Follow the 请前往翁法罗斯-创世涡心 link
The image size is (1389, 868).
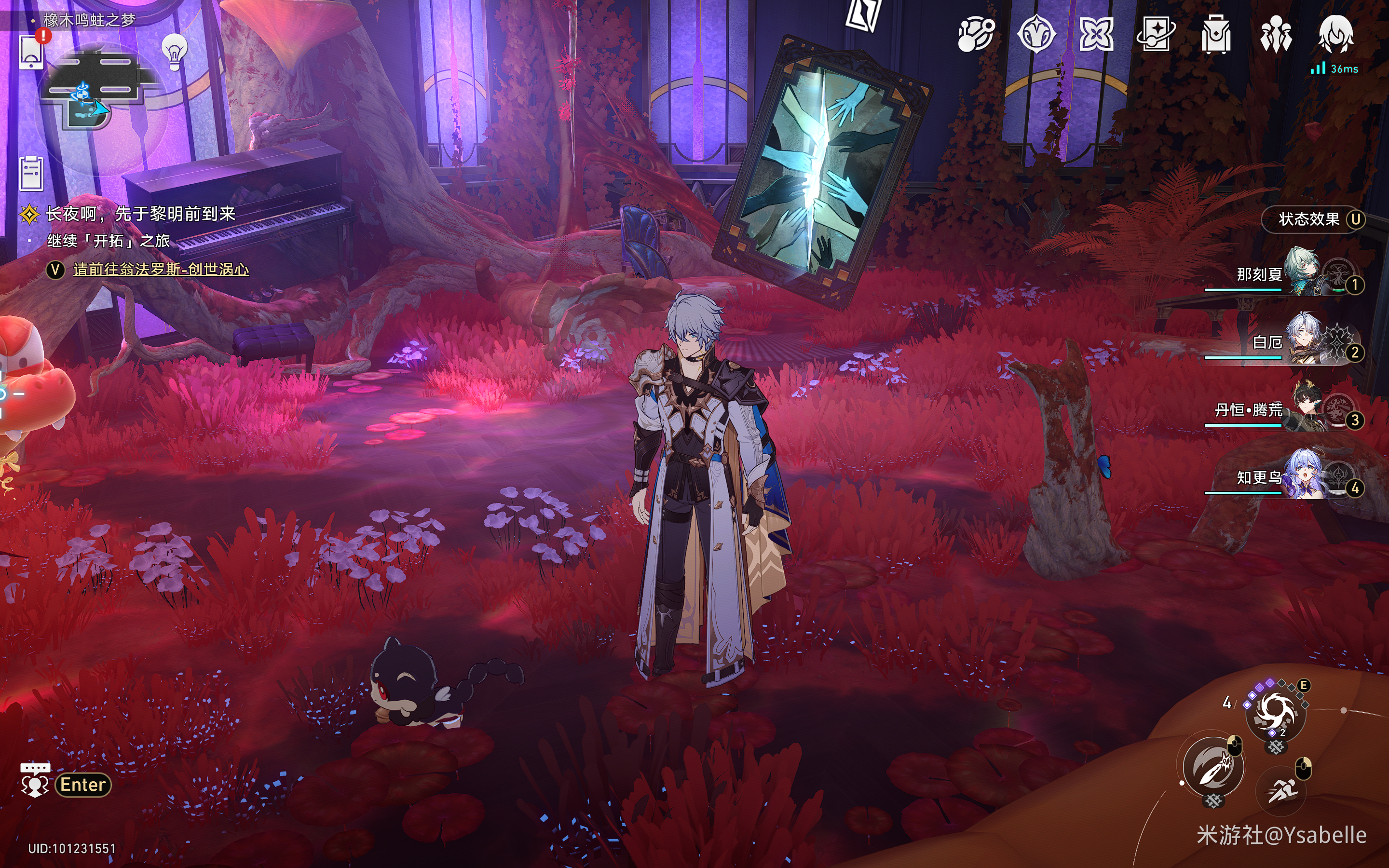[161, 269]
